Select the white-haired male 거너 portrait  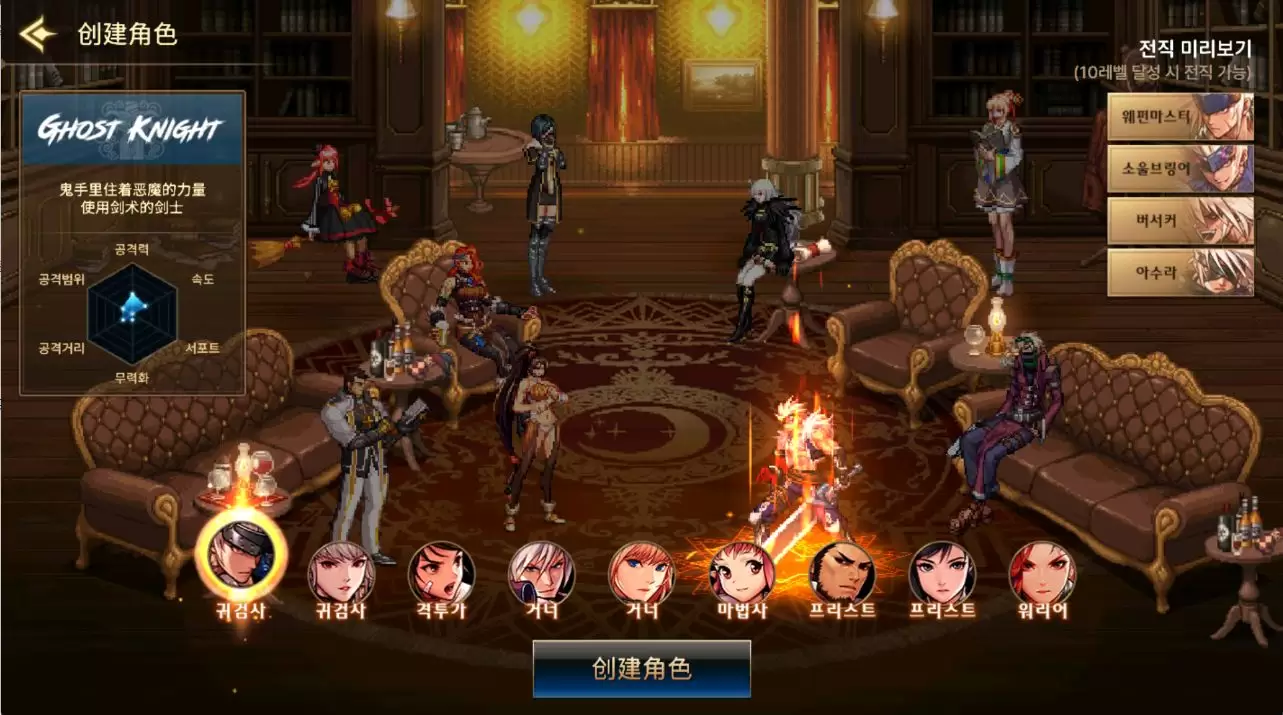click(x=541, y=573)
